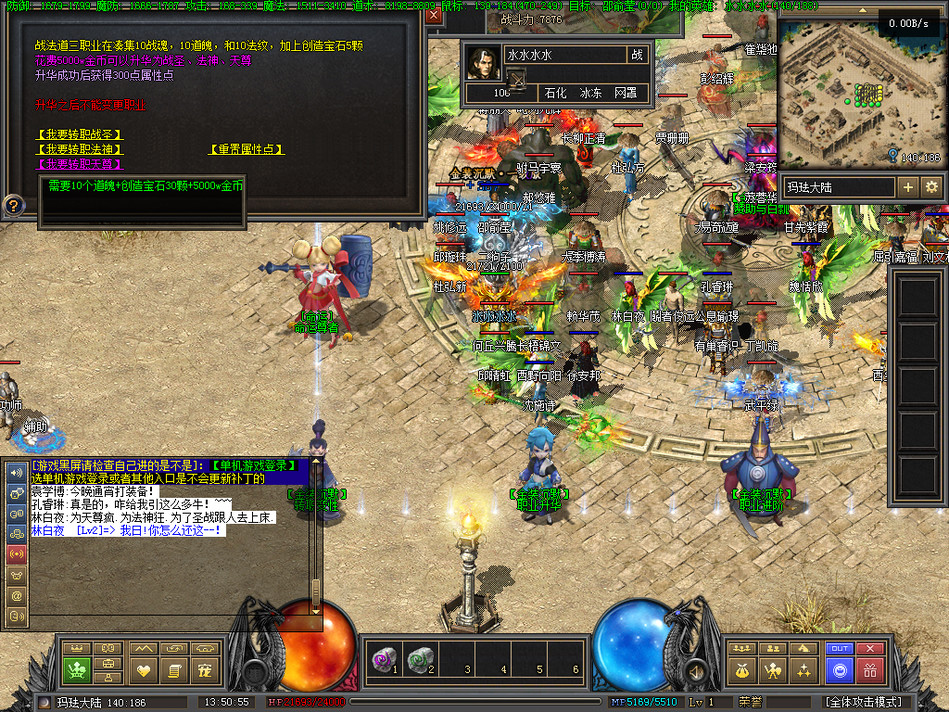This screenshot has width=949, height=712.
Task: Click the blue OUT button
Action: coord(840,649)
